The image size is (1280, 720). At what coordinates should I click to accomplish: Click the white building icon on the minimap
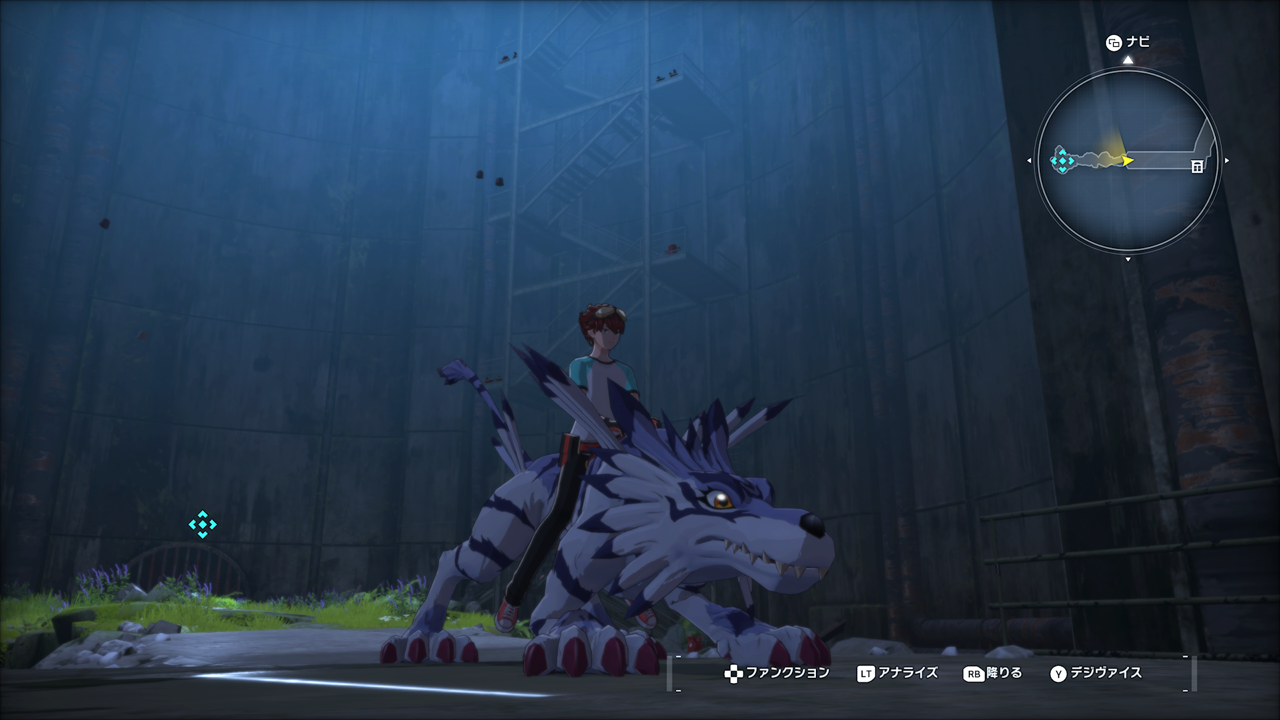tap(1197, 167)
